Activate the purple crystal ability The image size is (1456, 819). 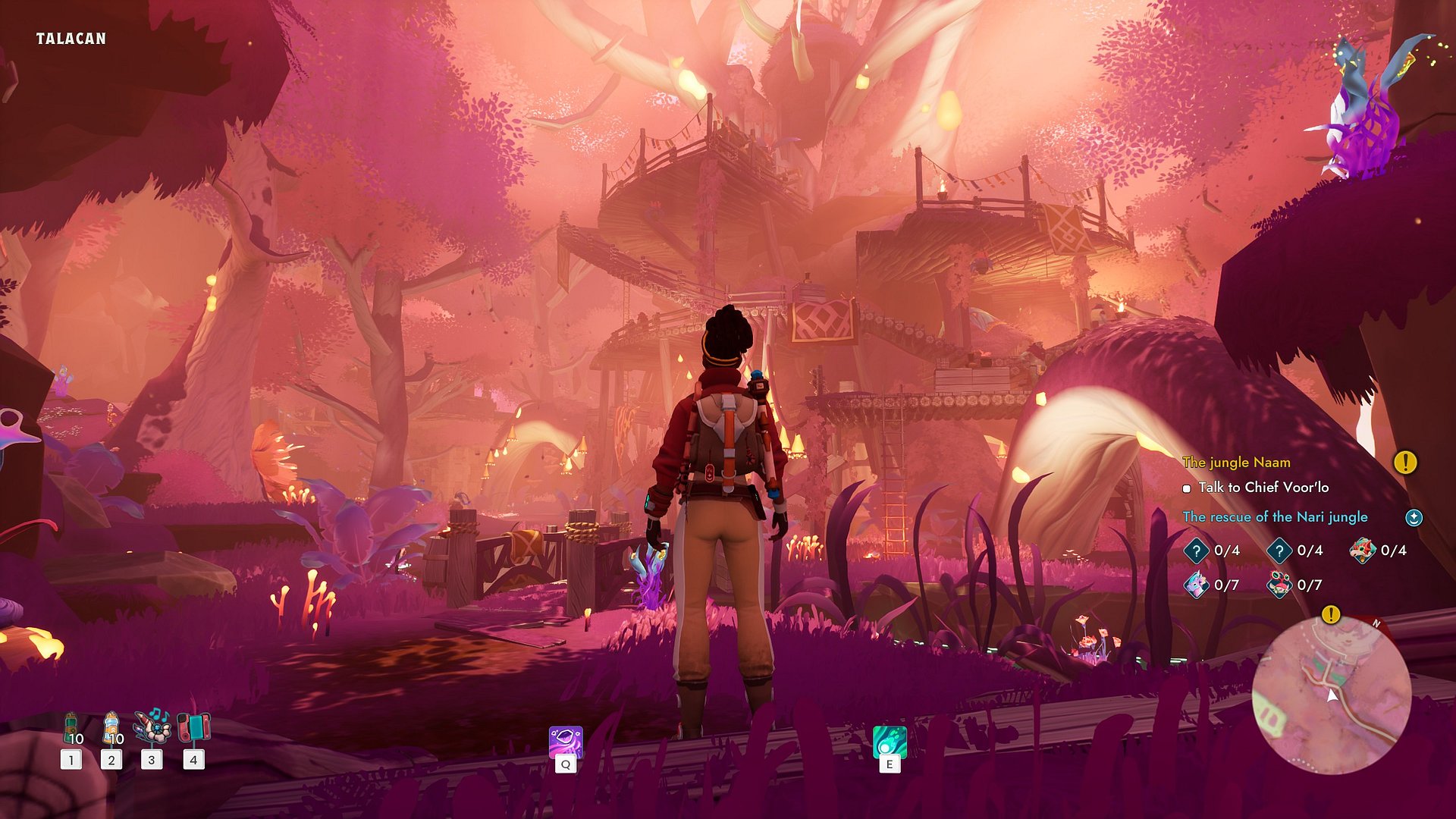tap(566, 742)
